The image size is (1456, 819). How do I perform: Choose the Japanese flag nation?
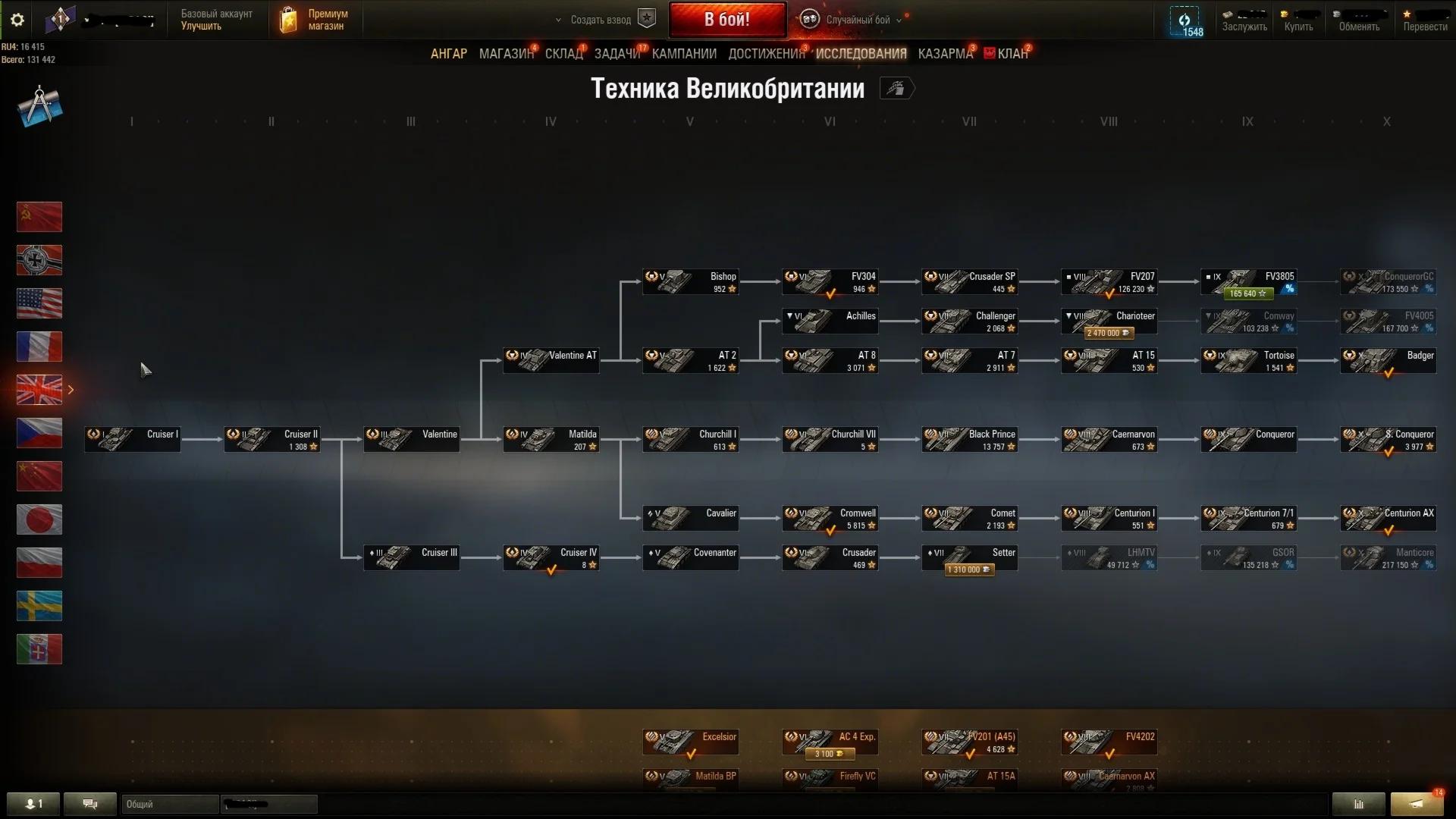tap(39, 519)
